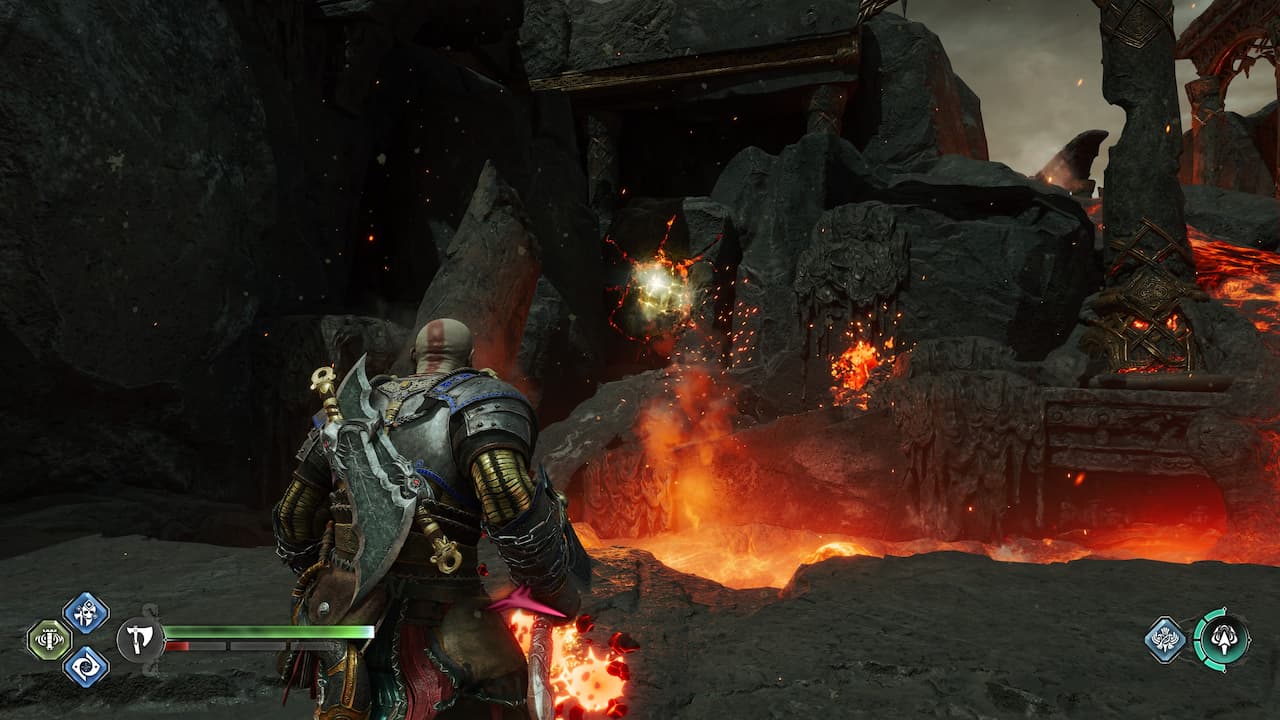Screen dimensions: 1280x720
Task: Click the companion skill diamond icon bottom right
Action: click(1165, 637)
